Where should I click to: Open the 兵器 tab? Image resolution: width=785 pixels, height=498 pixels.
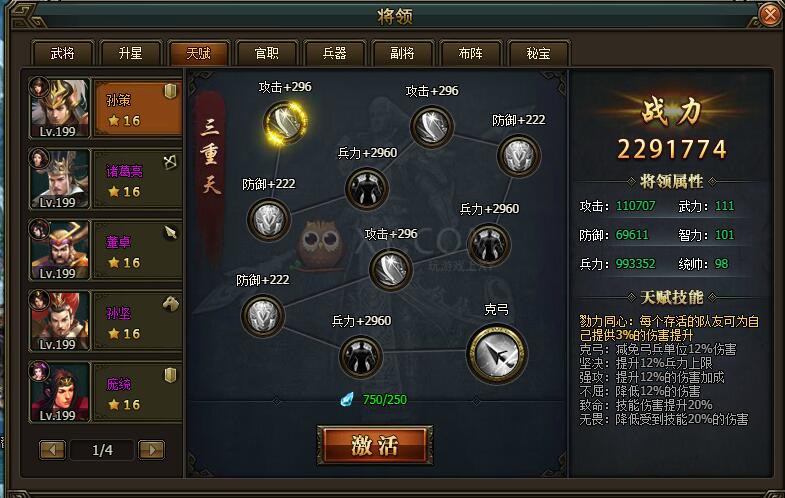(x=334, y=53)
